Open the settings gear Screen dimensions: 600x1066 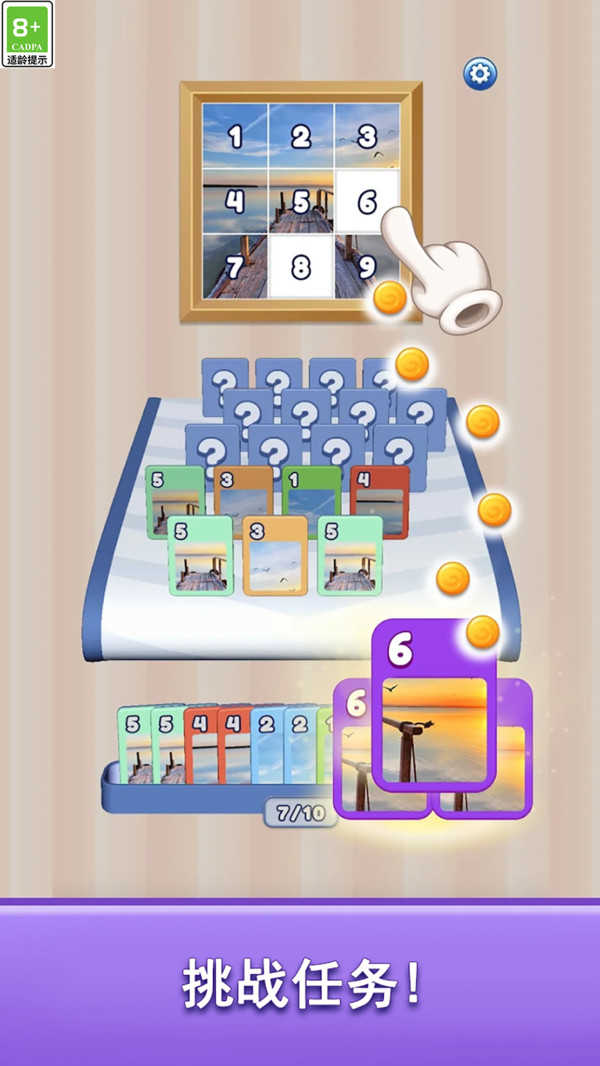pyautogui.click(x=480, y=73)
